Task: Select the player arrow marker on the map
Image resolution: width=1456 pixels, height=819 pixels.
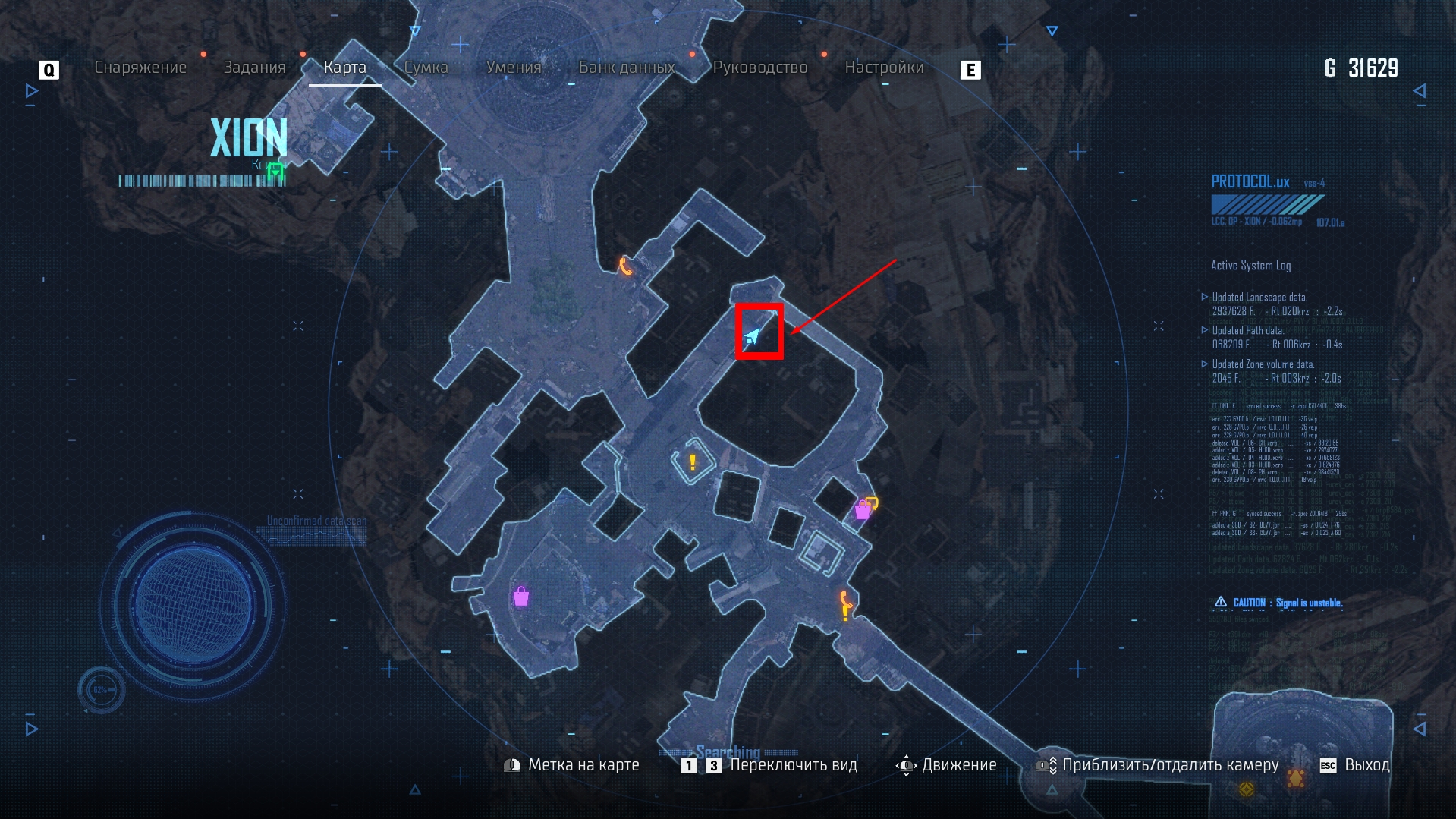Action: (x=753, y=335)
